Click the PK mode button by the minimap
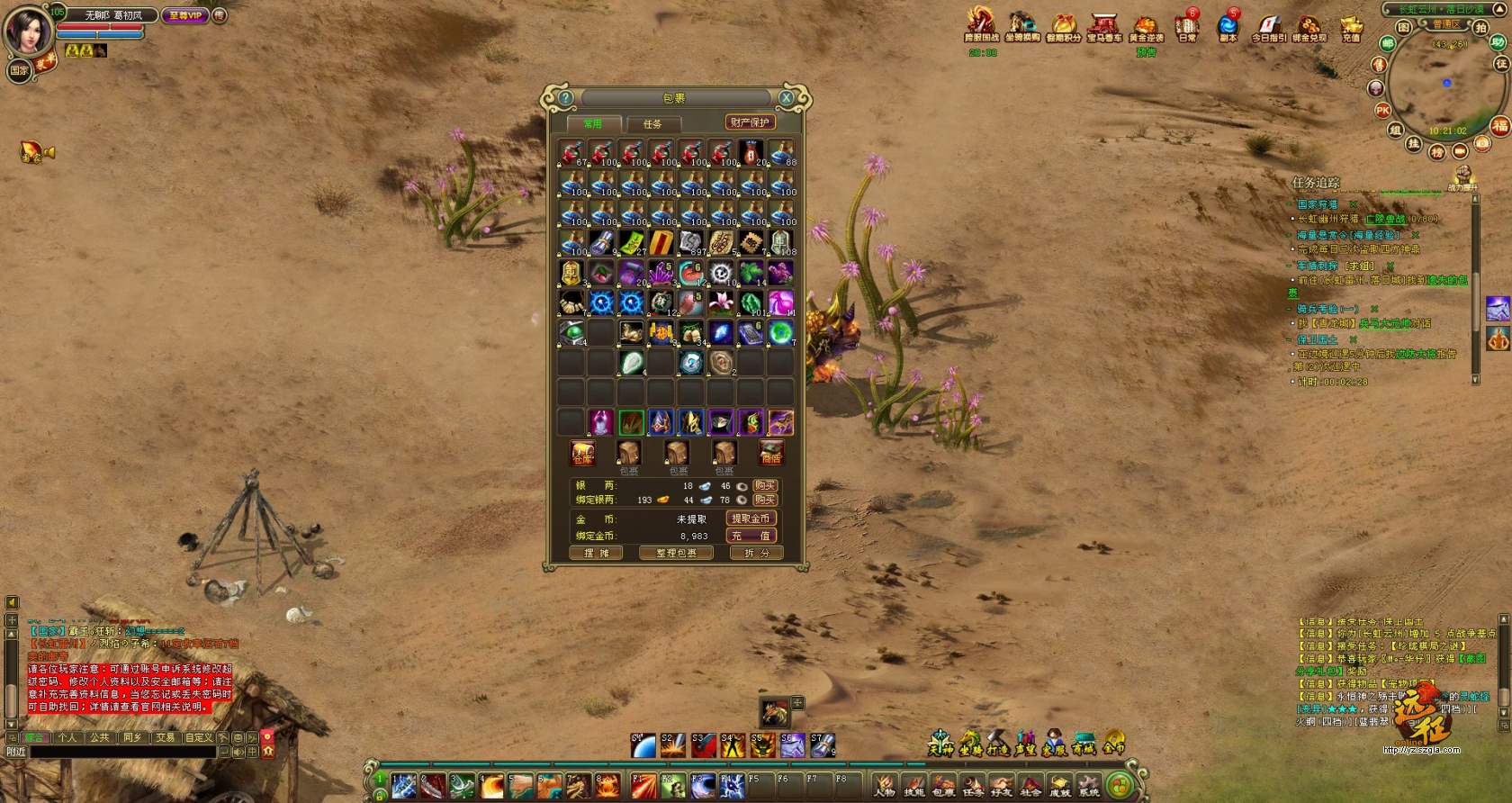This screenshot has height=803, width=1512. coord(1382,111)
